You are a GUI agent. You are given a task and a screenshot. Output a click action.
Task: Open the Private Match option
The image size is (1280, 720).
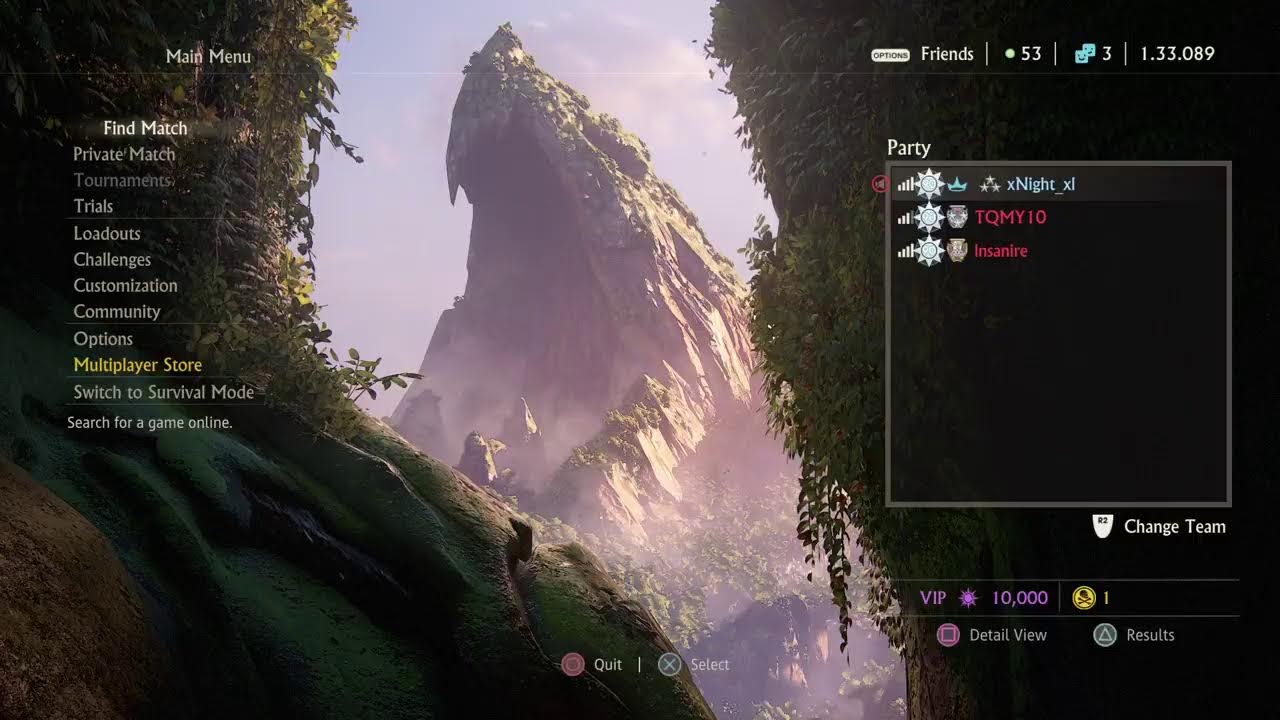click(x=124, y=154)
